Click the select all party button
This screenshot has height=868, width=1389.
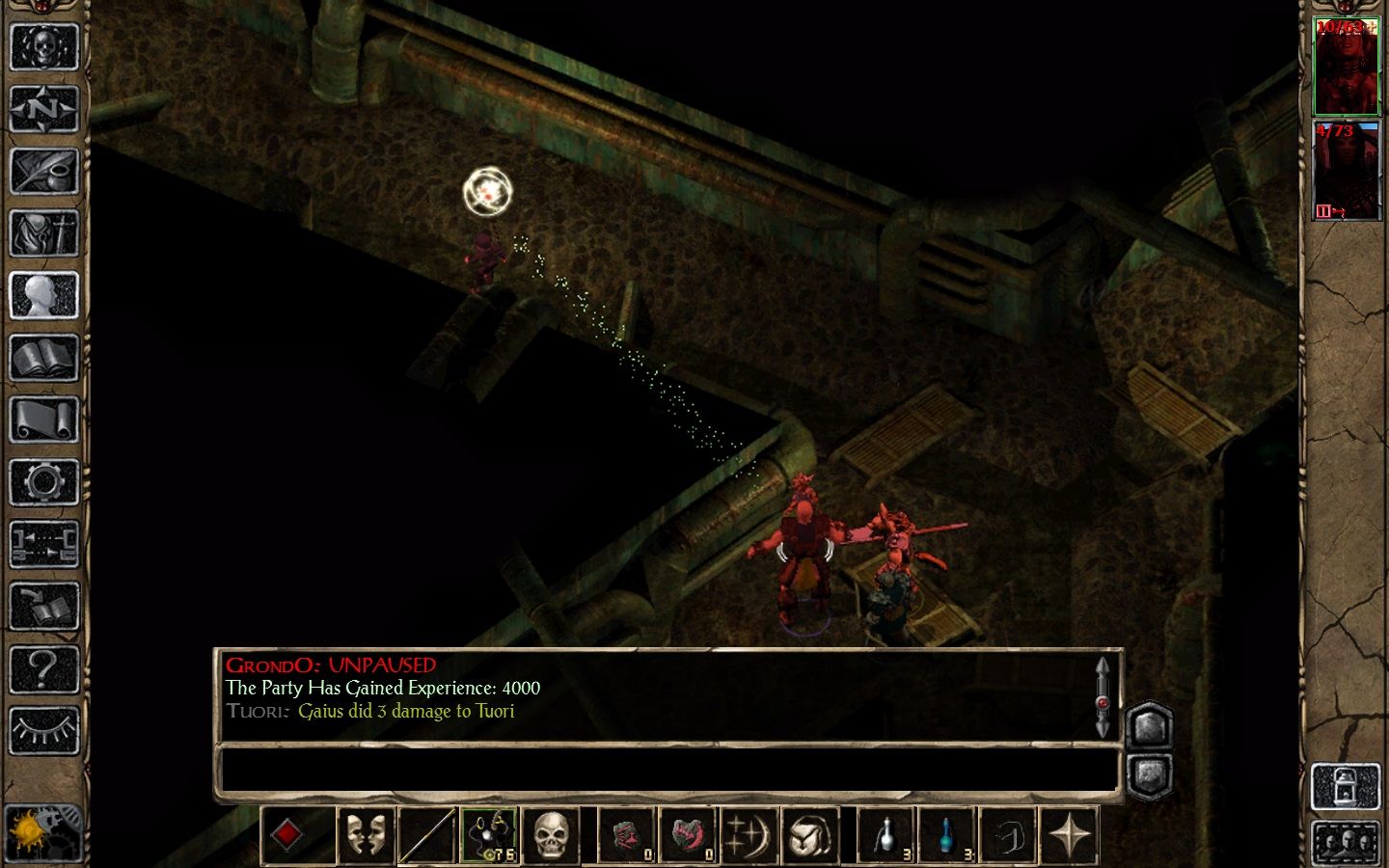1347,843
